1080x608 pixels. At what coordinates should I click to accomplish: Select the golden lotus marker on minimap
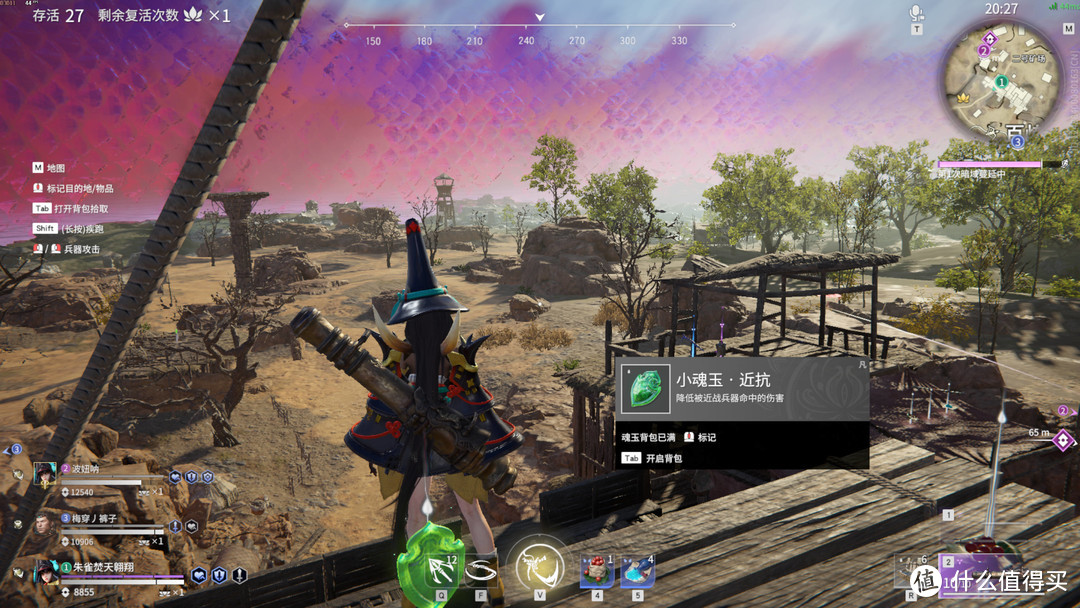[963, 99]
